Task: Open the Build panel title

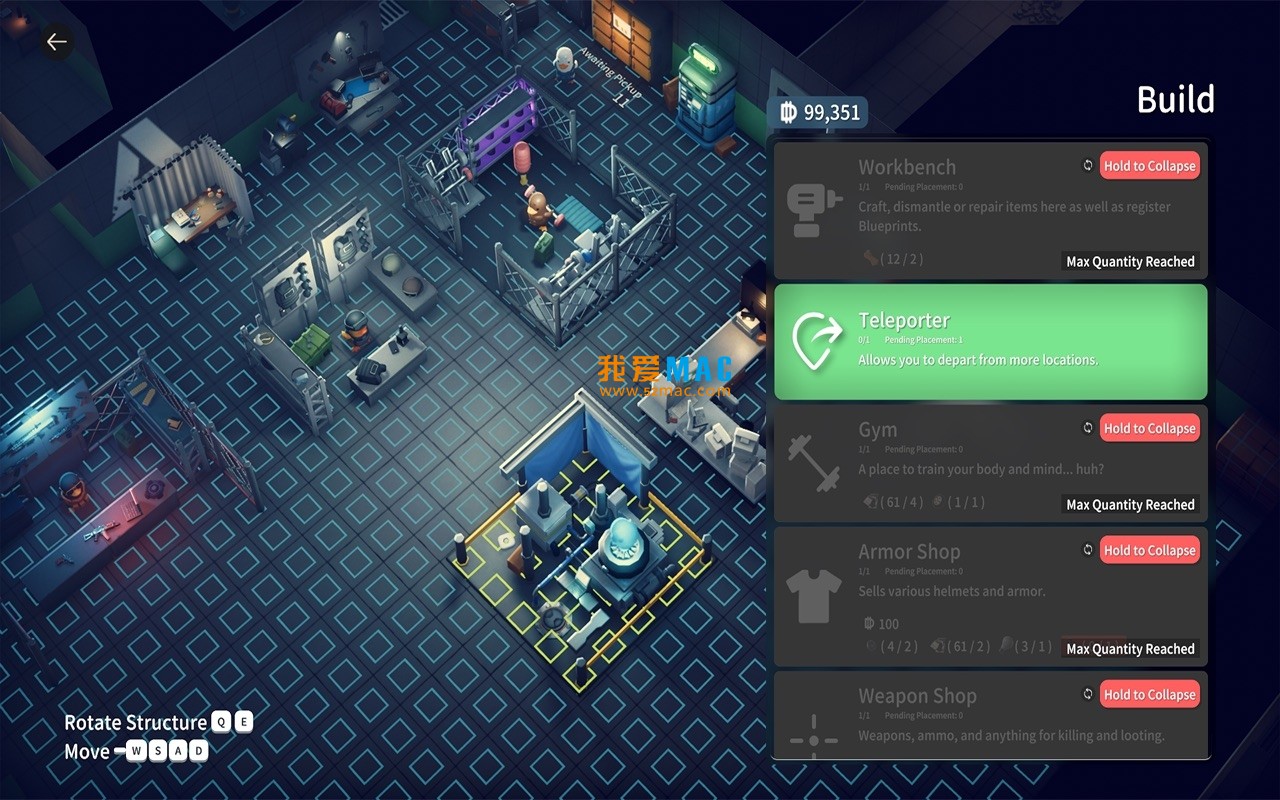Action: coord(1175,99)
